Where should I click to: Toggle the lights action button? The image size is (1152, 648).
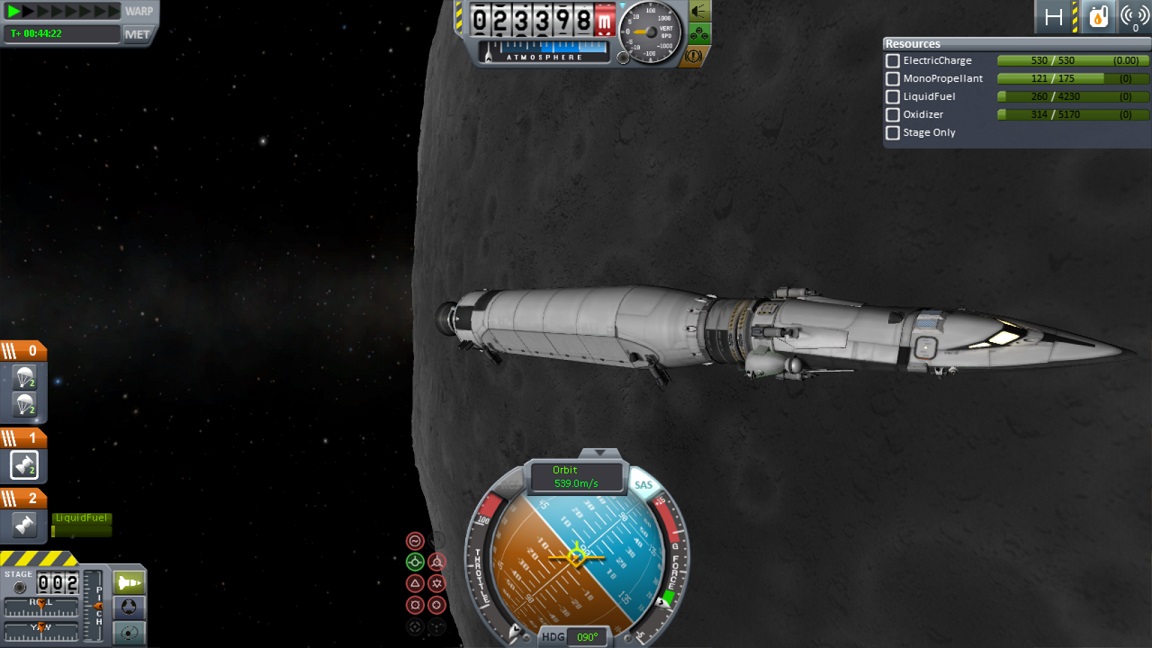tap(700, 12)
